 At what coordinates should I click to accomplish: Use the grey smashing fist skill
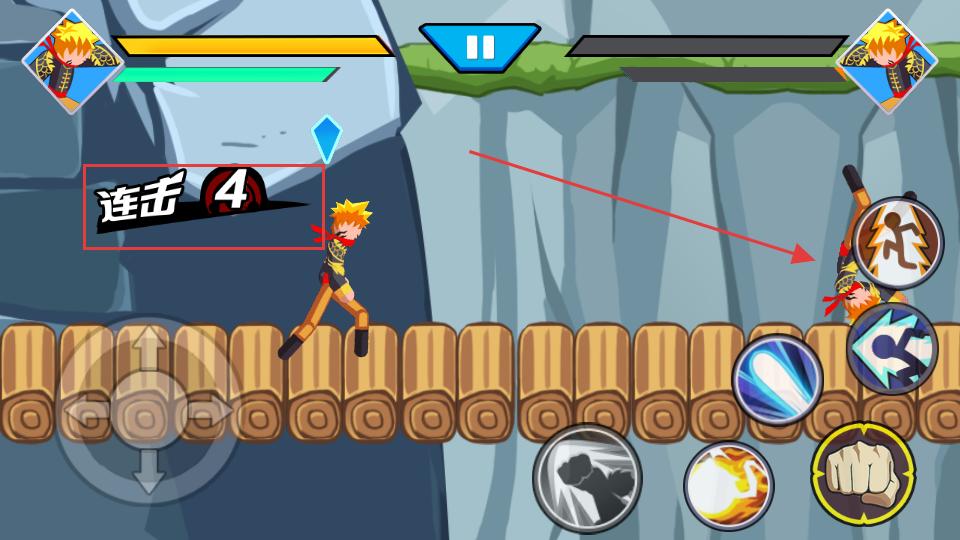586,477
